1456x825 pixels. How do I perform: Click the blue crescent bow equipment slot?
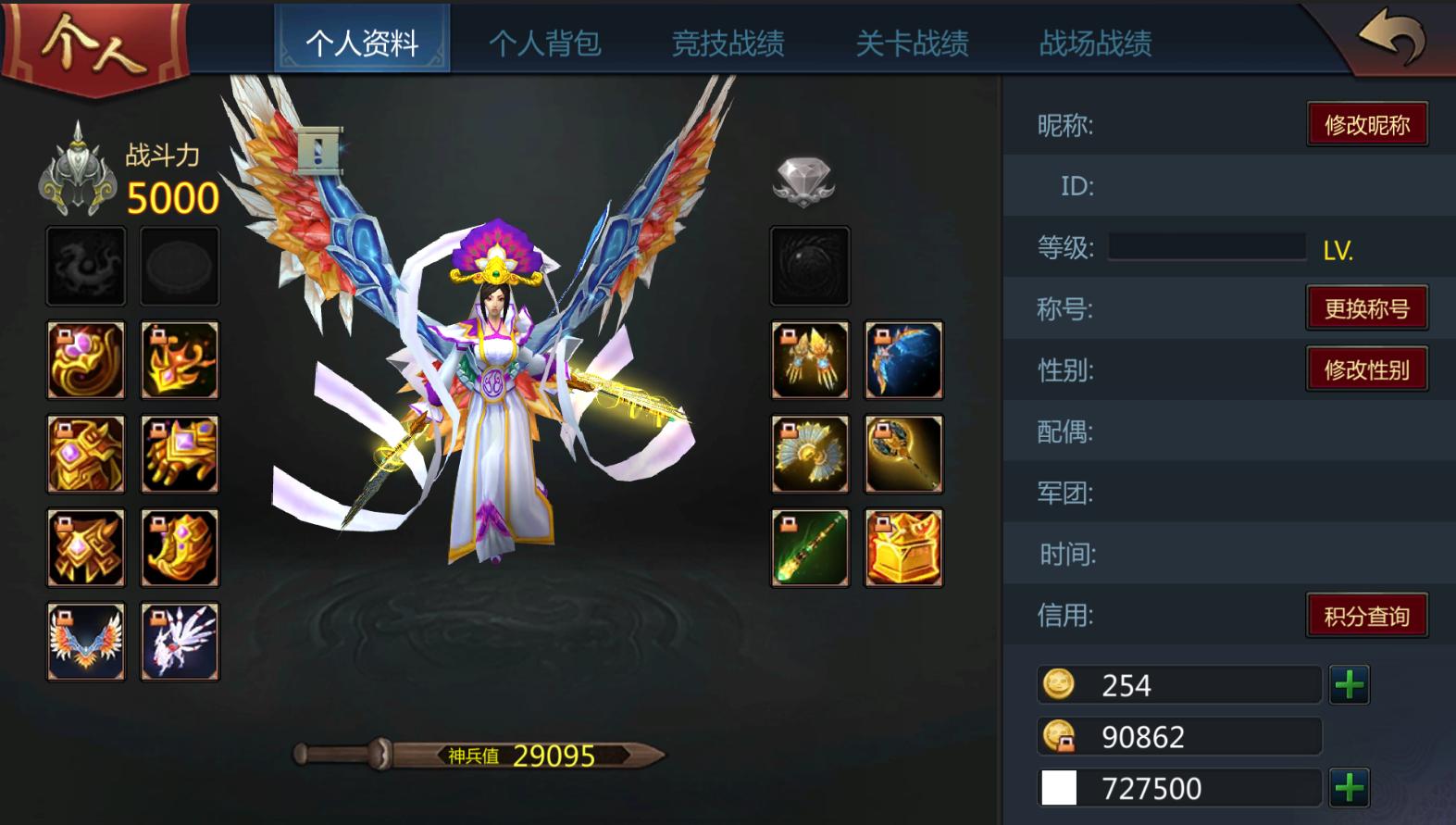click(903, 360)
